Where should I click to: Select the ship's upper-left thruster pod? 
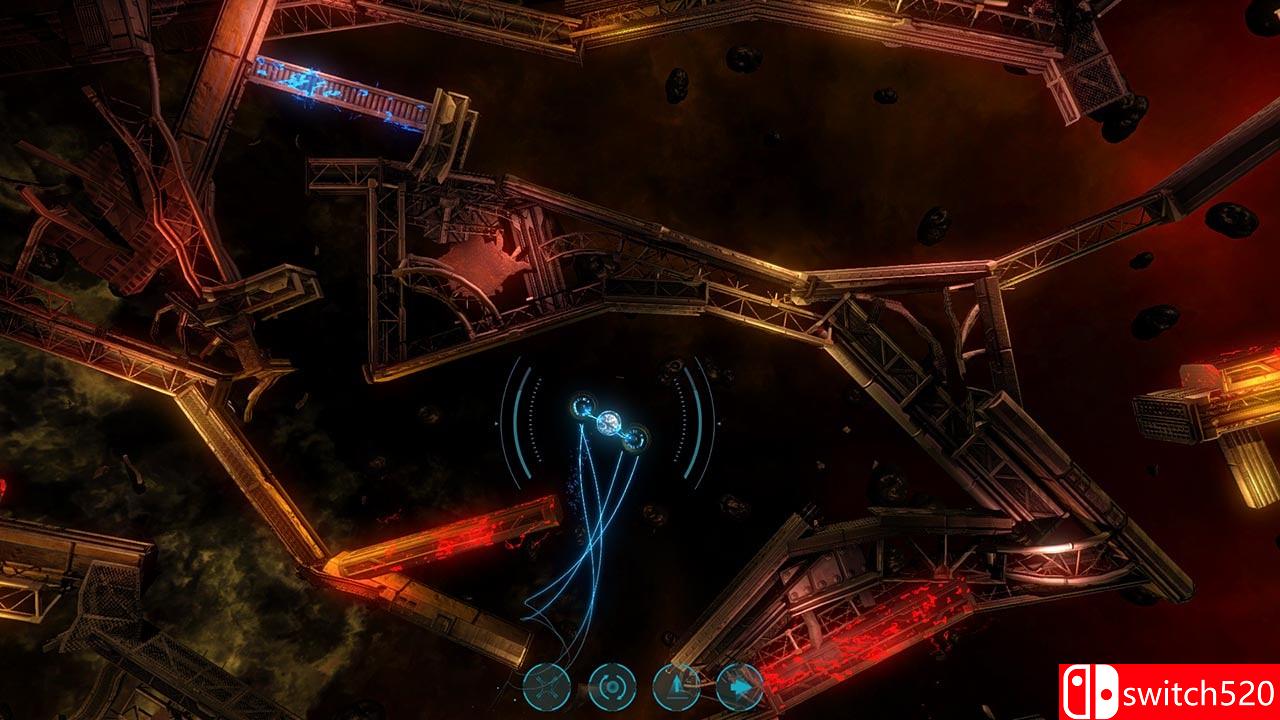point(583,407)
